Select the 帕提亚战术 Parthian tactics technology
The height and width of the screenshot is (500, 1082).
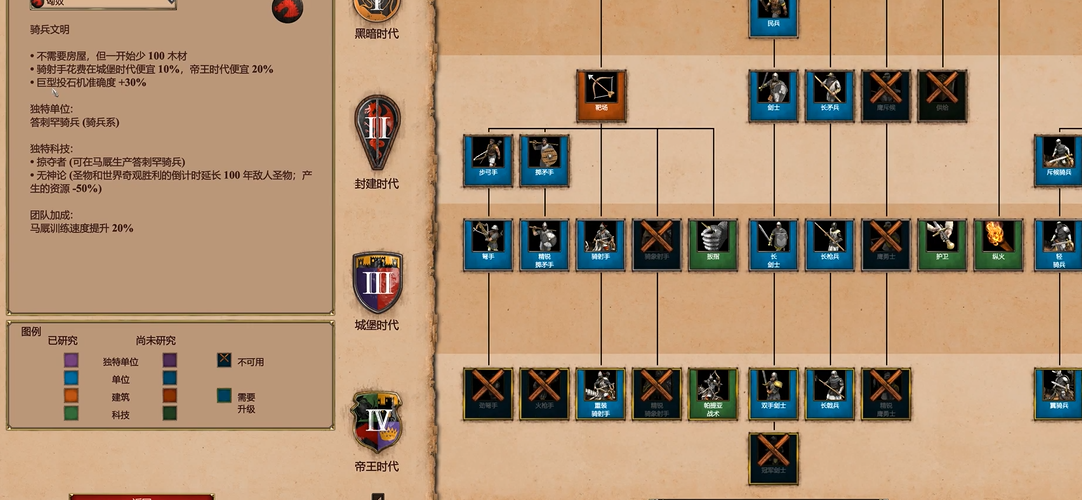coord(713,393)
